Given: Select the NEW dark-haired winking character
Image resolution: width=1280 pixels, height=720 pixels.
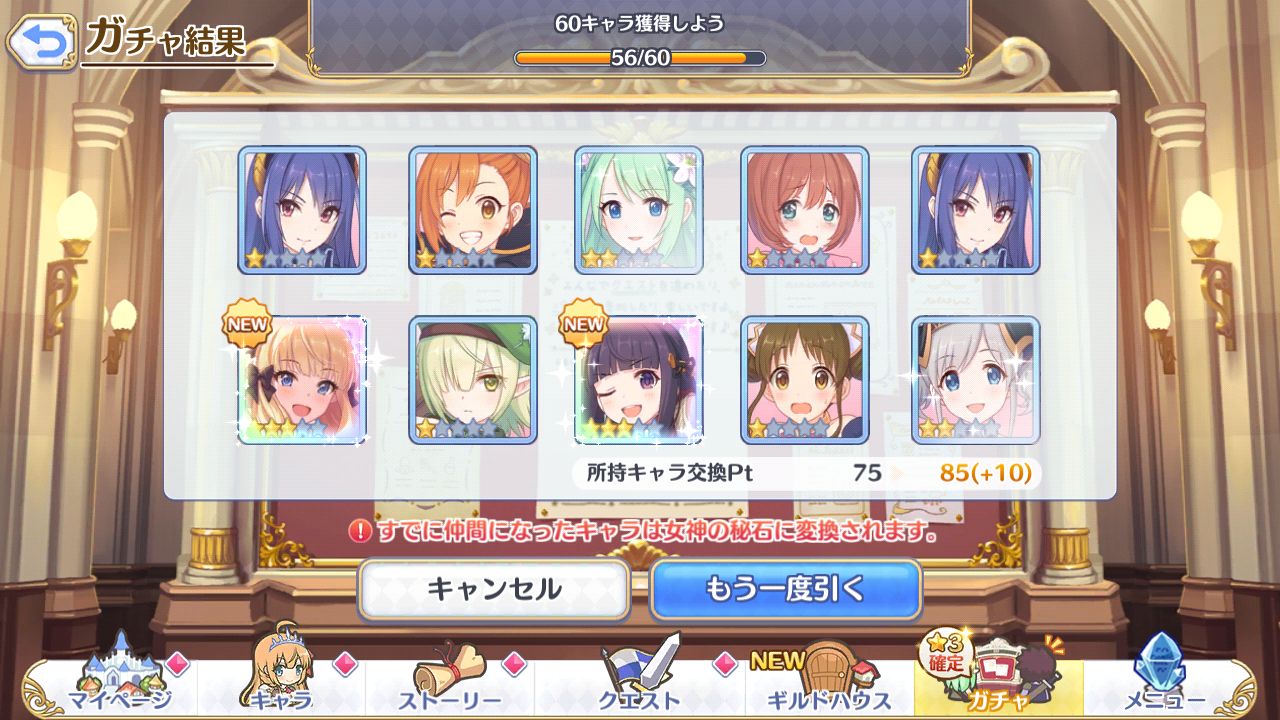Looking at the screenshot, I should (639, 380).
